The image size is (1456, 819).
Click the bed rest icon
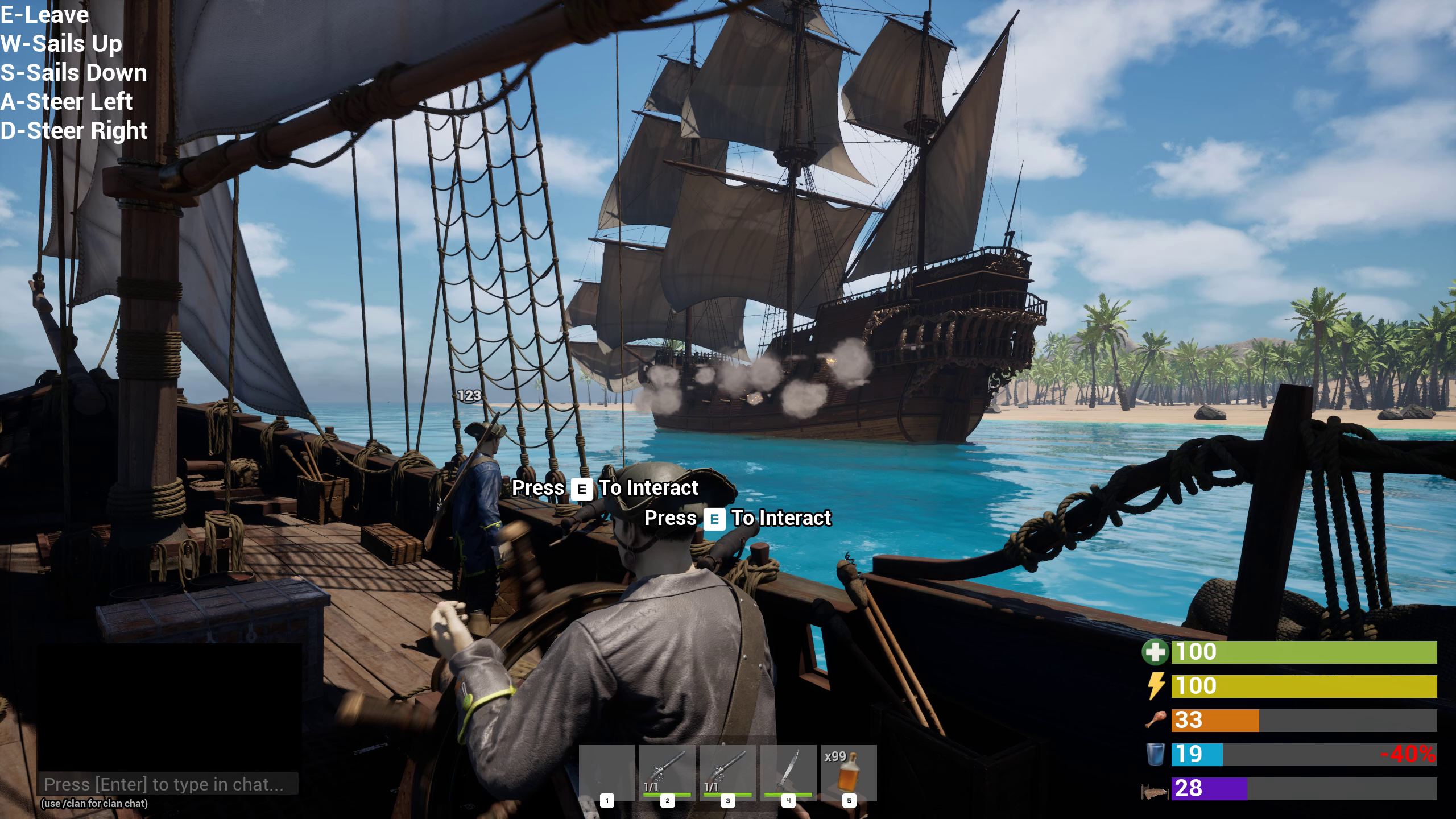(1156, 789)
